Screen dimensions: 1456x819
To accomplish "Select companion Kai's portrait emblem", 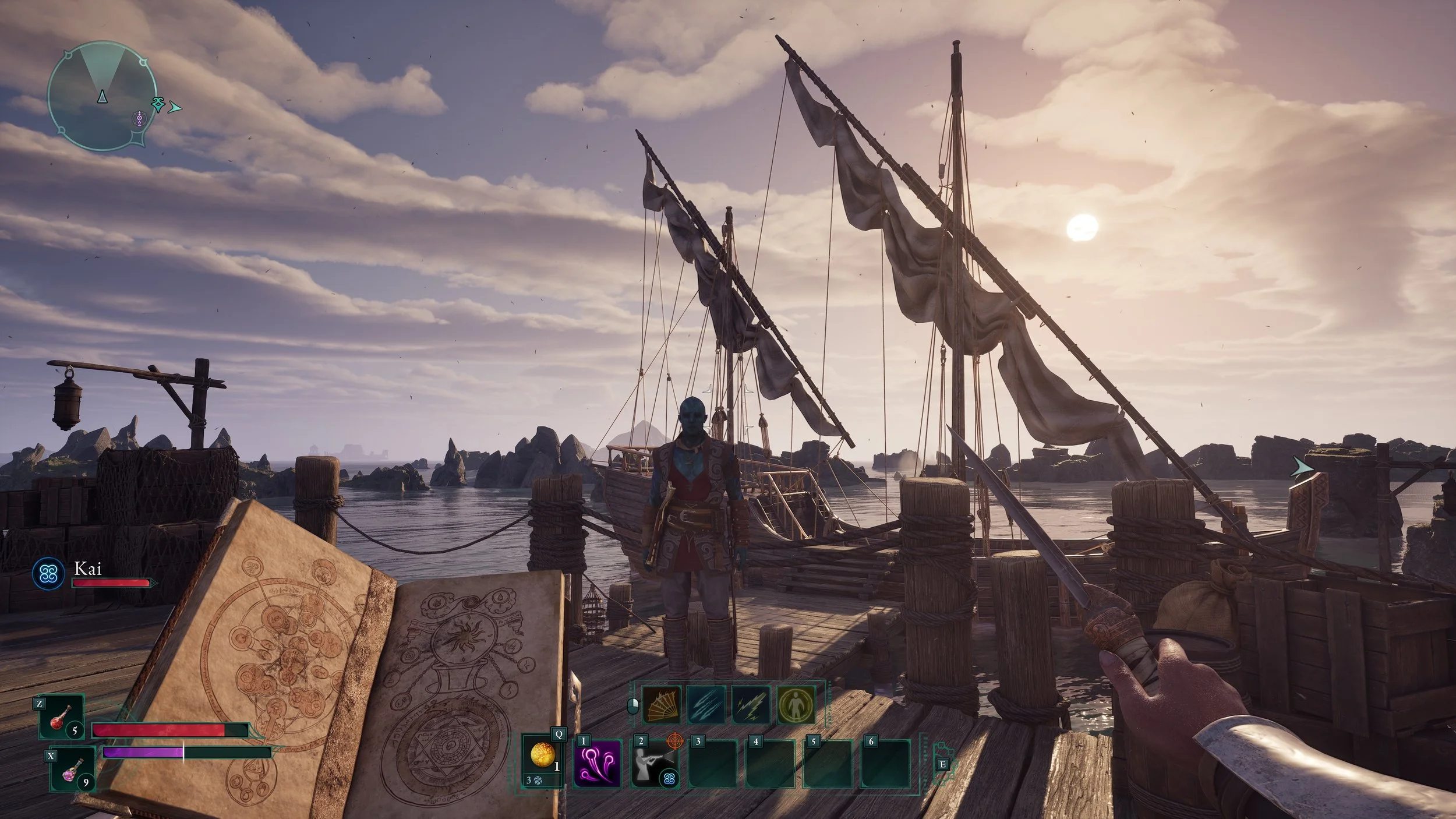I will [48, 574].
